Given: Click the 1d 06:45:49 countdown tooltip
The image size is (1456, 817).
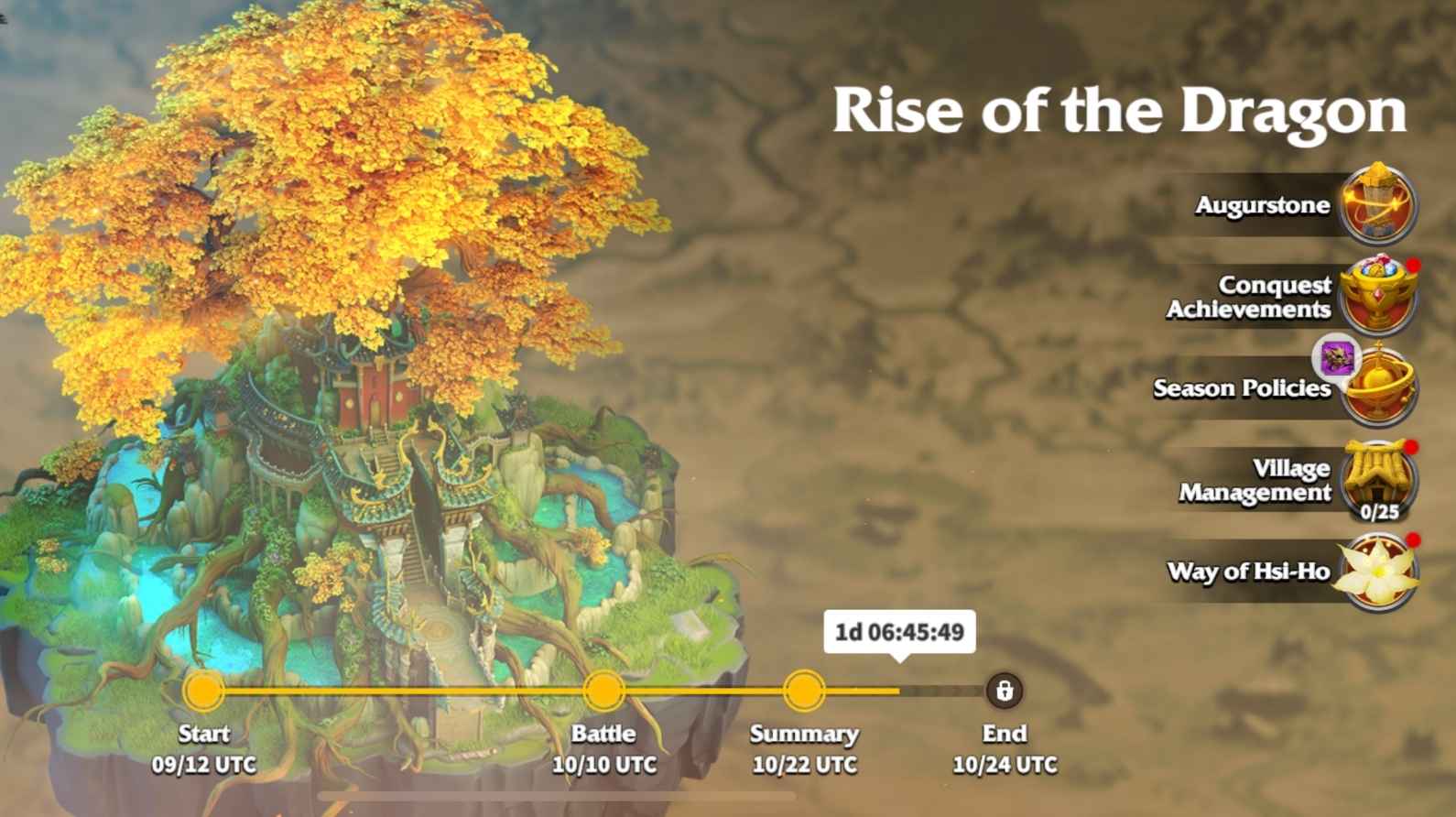Looking at the screenshot, I should click(900, 630).
